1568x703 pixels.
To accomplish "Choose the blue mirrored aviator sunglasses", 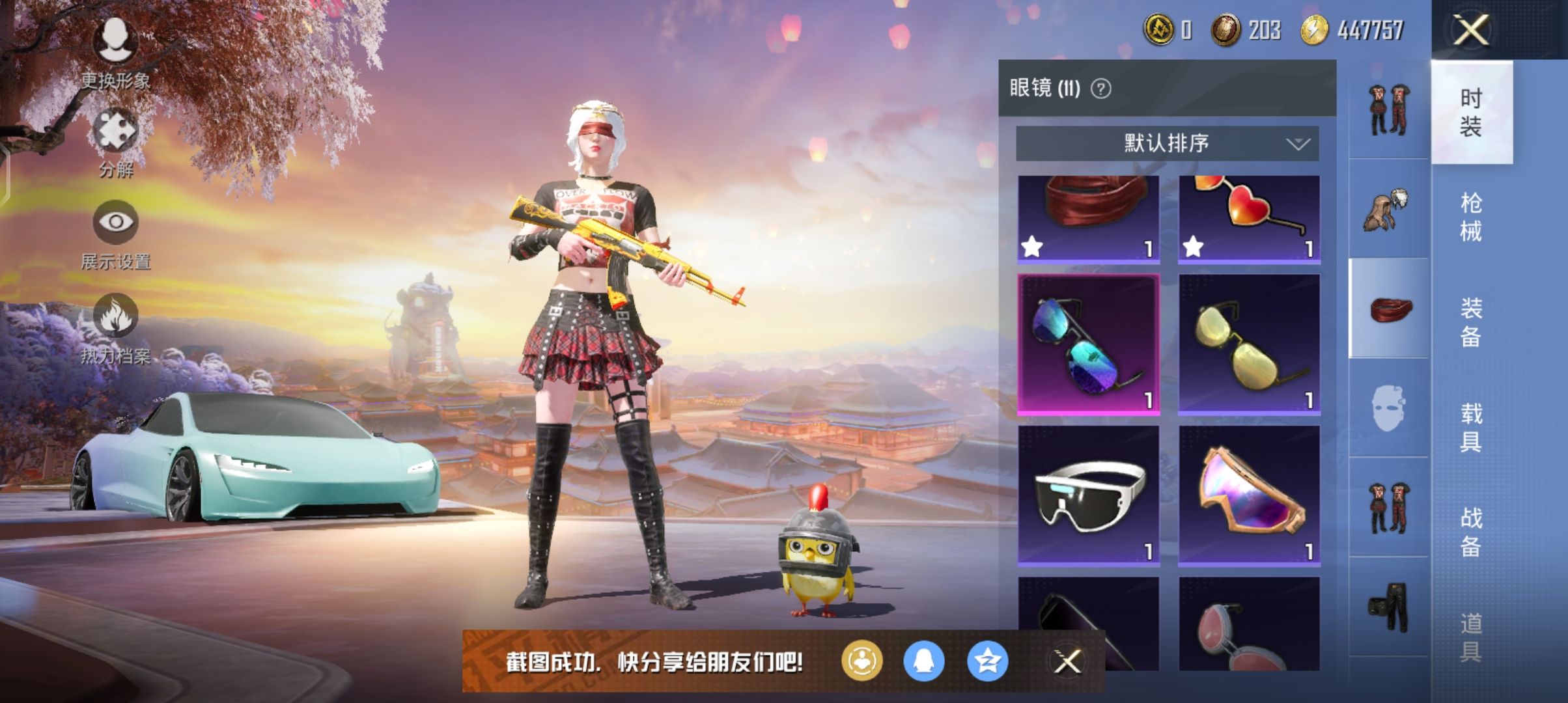I will point(1088,344).
